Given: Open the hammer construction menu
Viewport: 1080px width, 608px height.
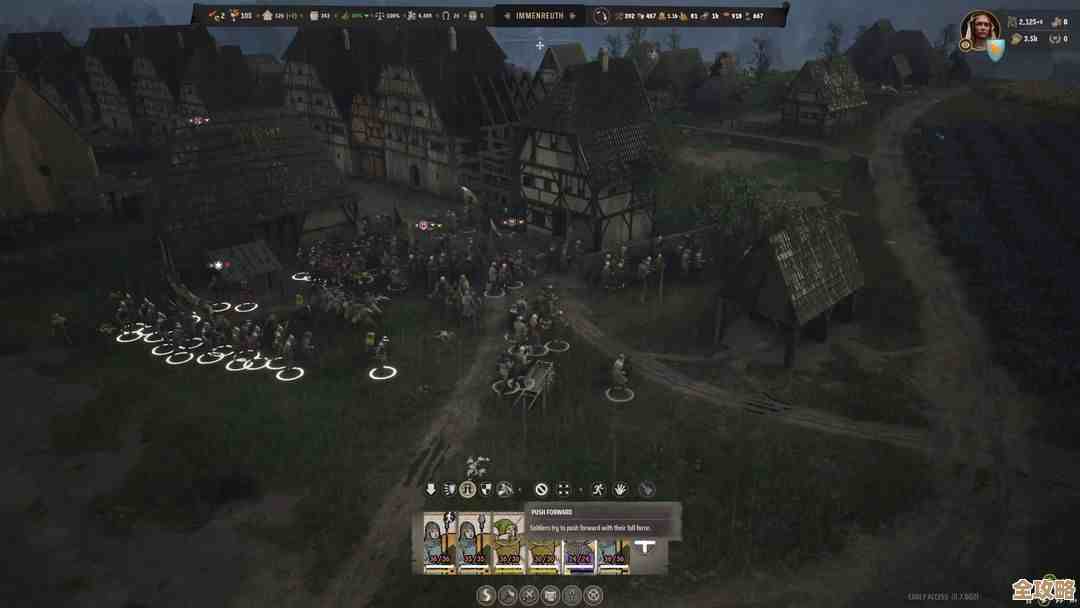Looking at the screenshot, I should pyautogui.click(x=508, y=596).
